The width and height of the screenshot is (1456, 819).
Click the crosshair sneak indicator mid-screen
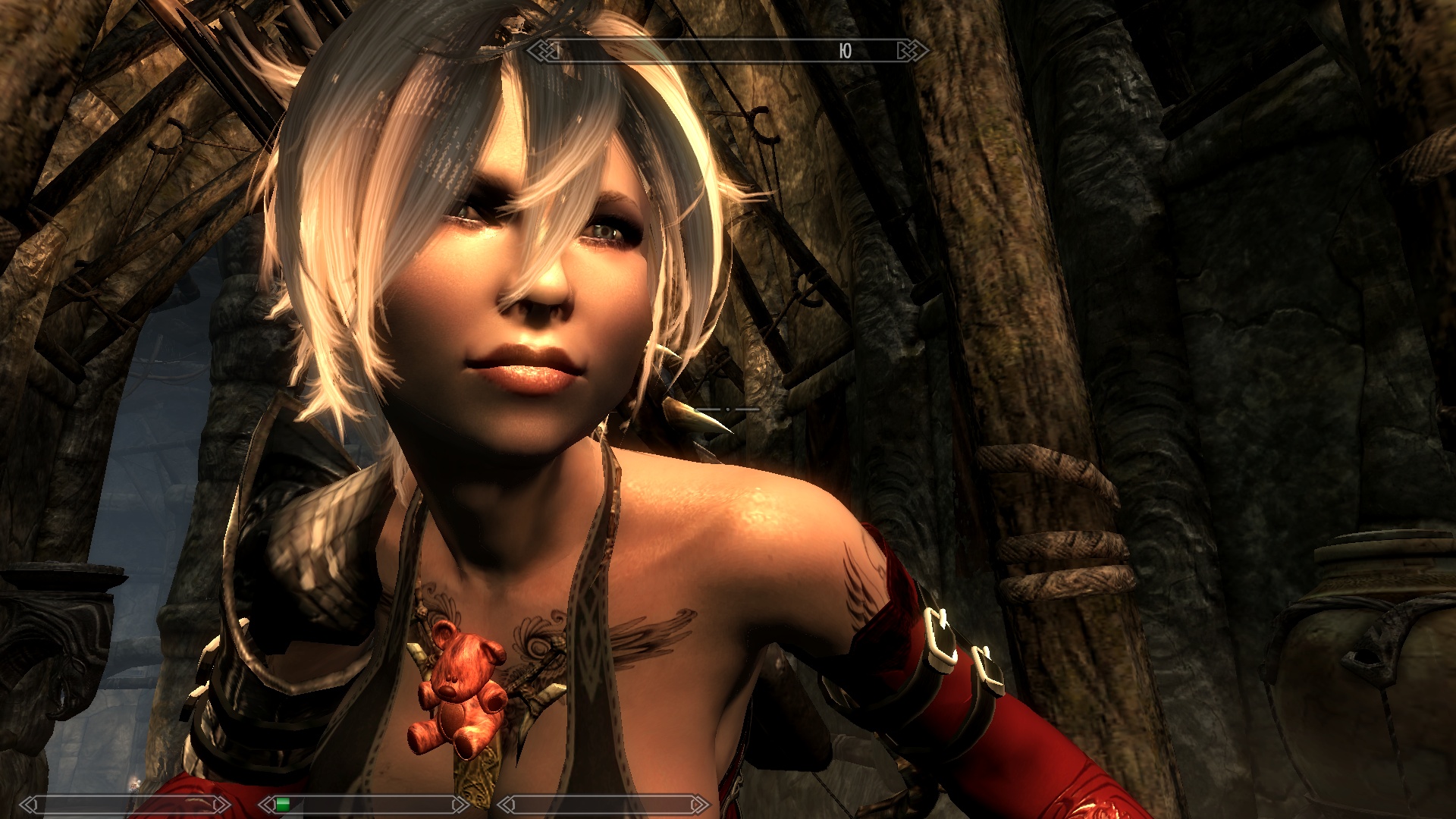coord(727,409)
